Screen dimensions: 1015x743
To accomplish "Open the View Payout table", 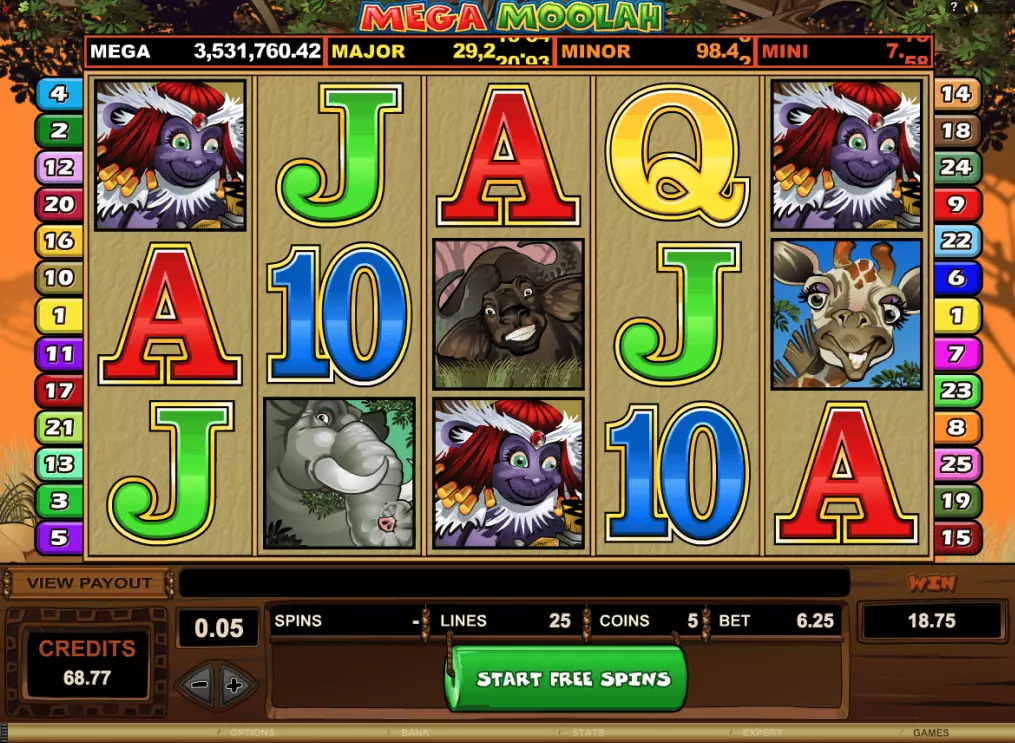I will click(89, 583).
